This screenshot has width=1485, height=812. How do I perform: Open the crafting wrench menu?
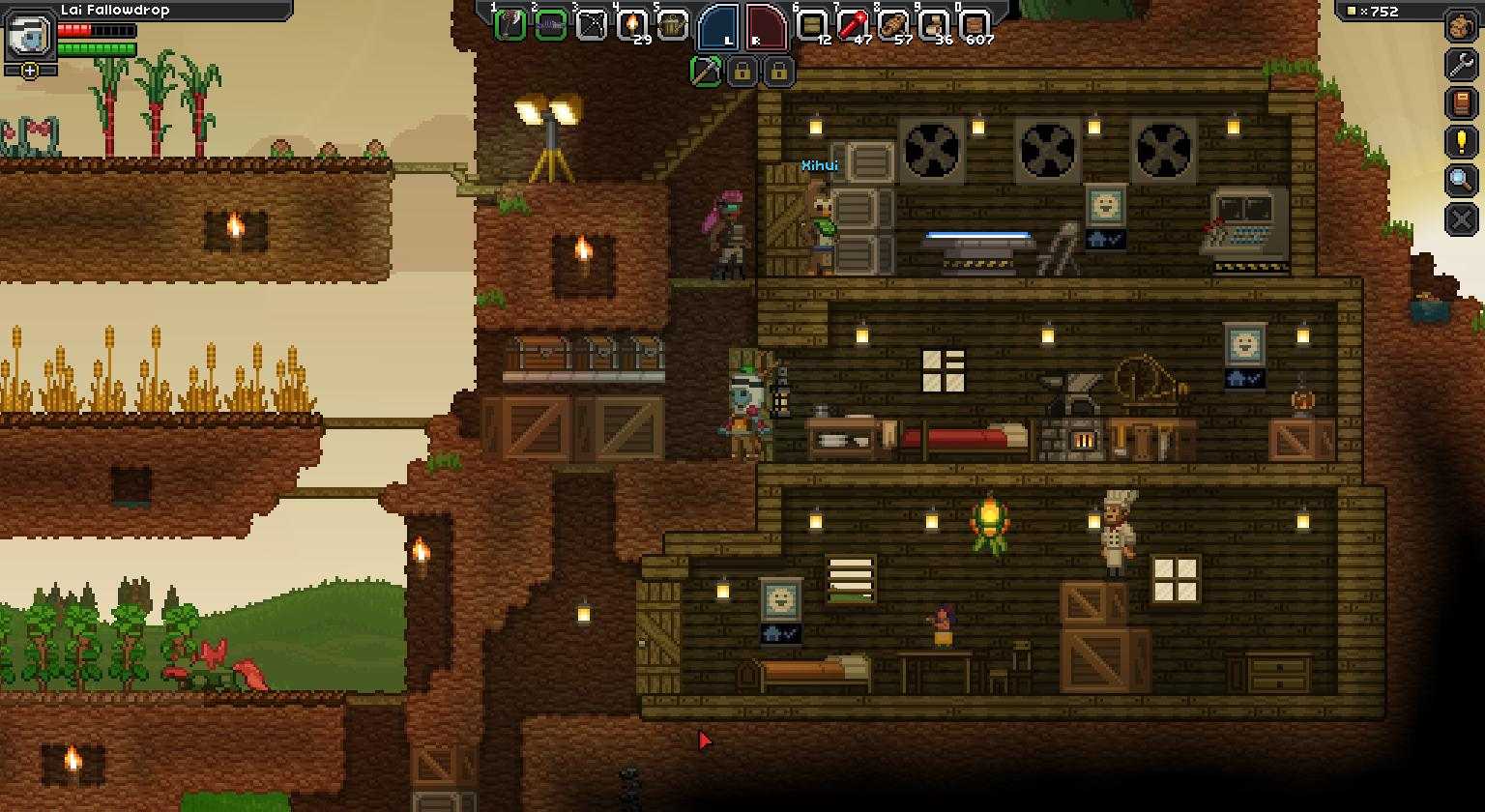tap(1462, 65)
